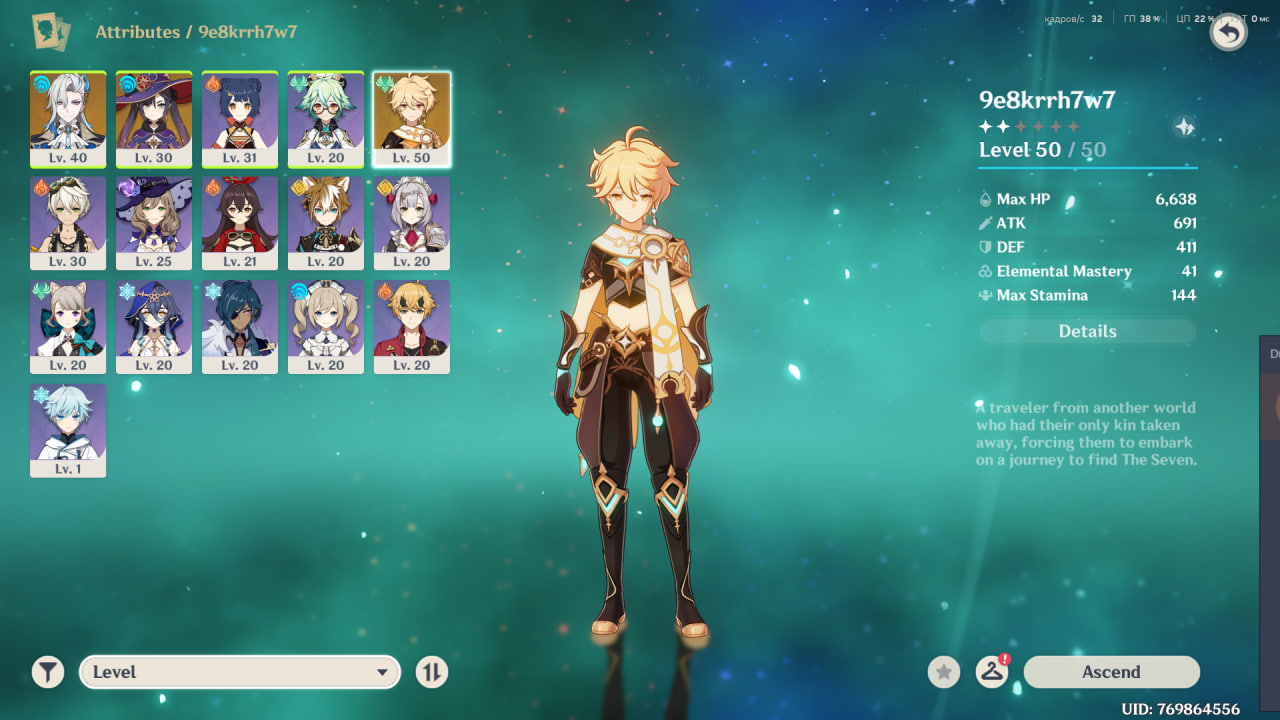Open the Level sort dropdown
This screenshot has width=1280, height=720.
[x=240, y=672]
